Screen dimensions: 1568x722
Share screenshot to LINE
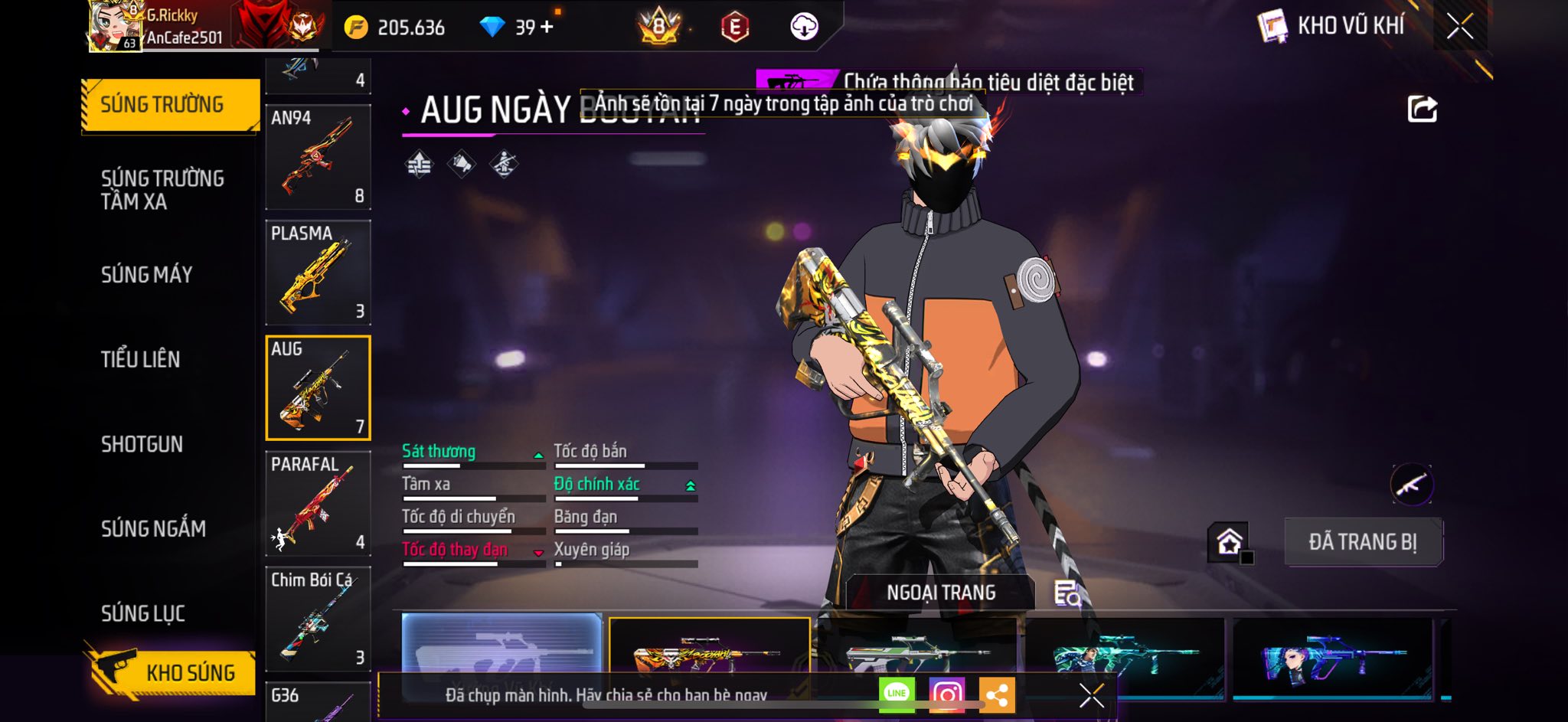tap(897, 694)
